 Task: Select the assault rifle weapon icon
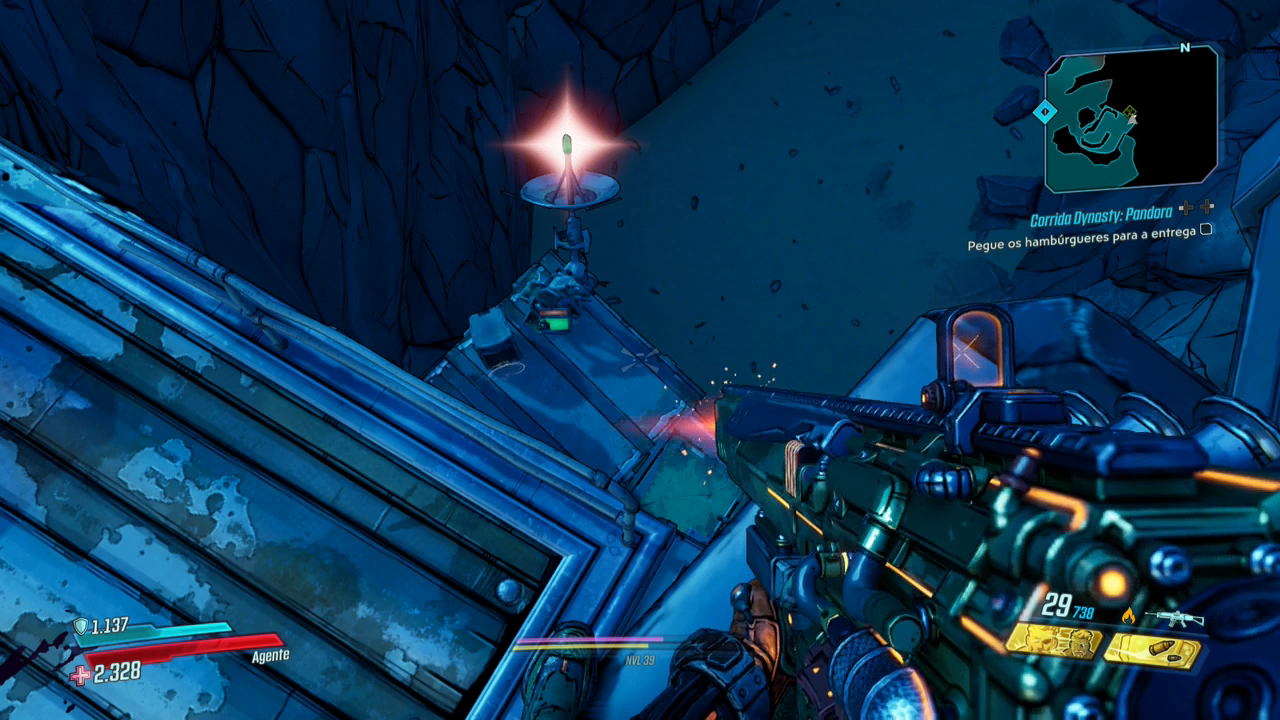[1174, 619]
